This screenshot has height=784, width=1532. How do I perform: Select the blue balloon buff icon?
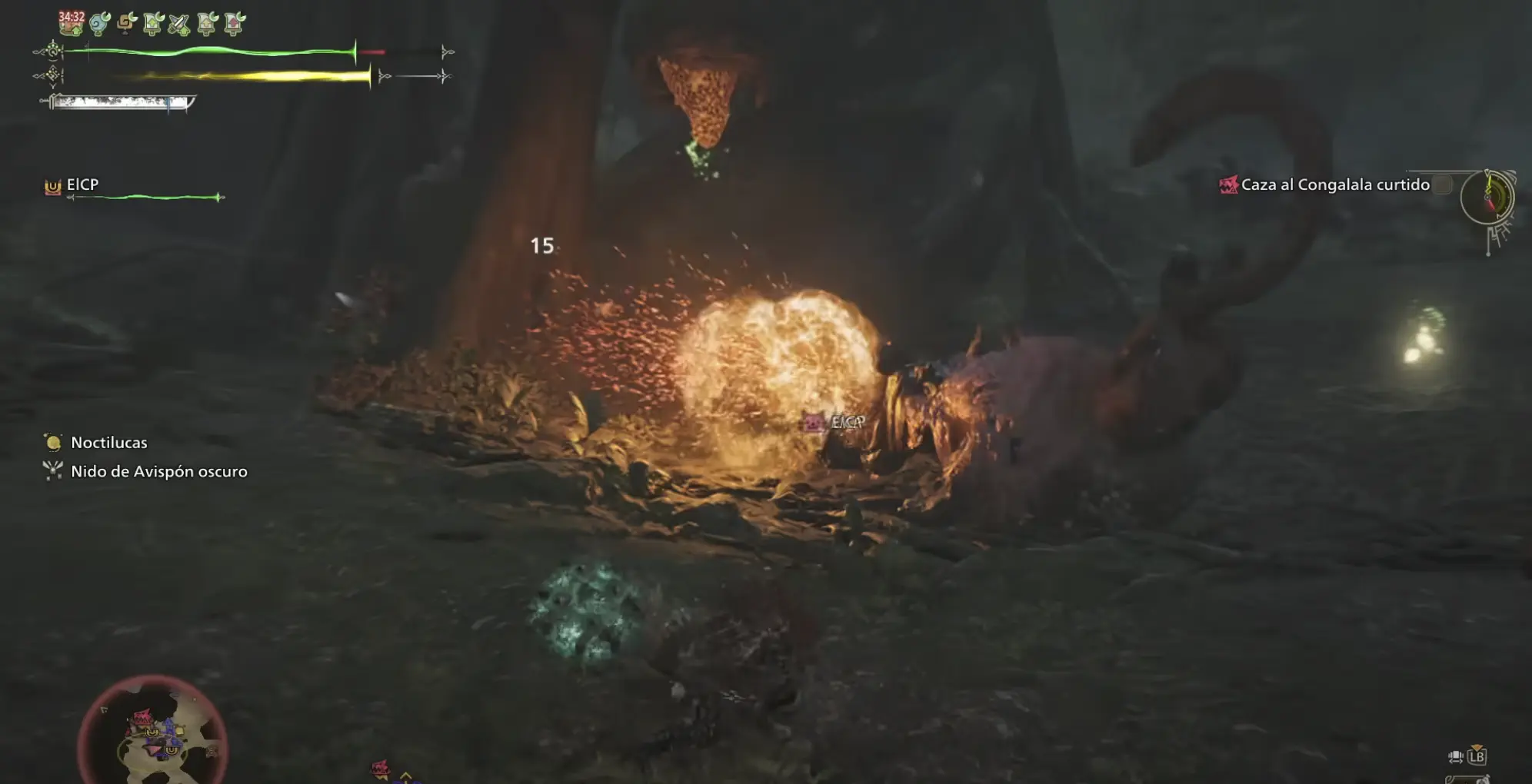pos(98,25)
